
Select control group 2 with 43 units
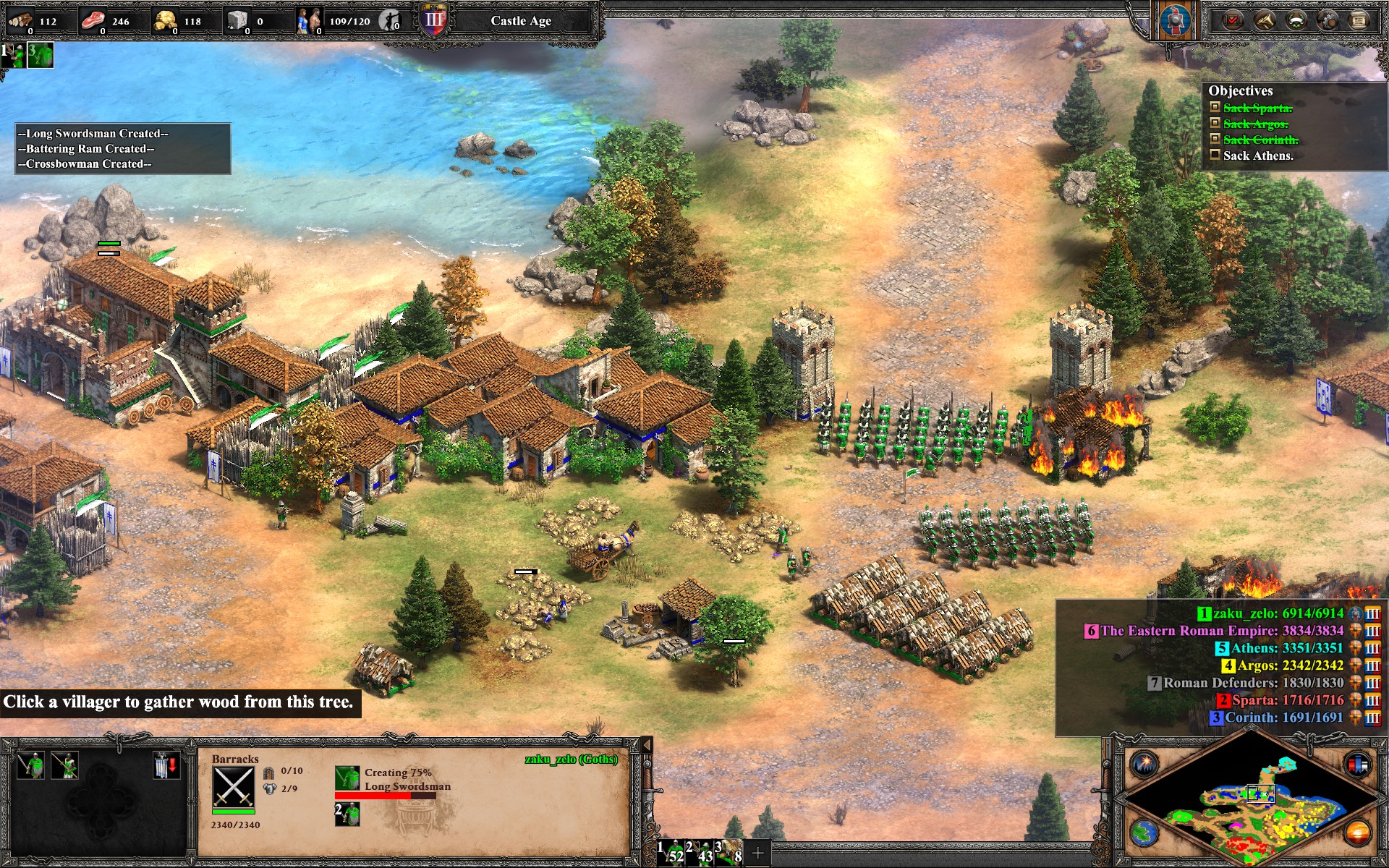point(701,853)
